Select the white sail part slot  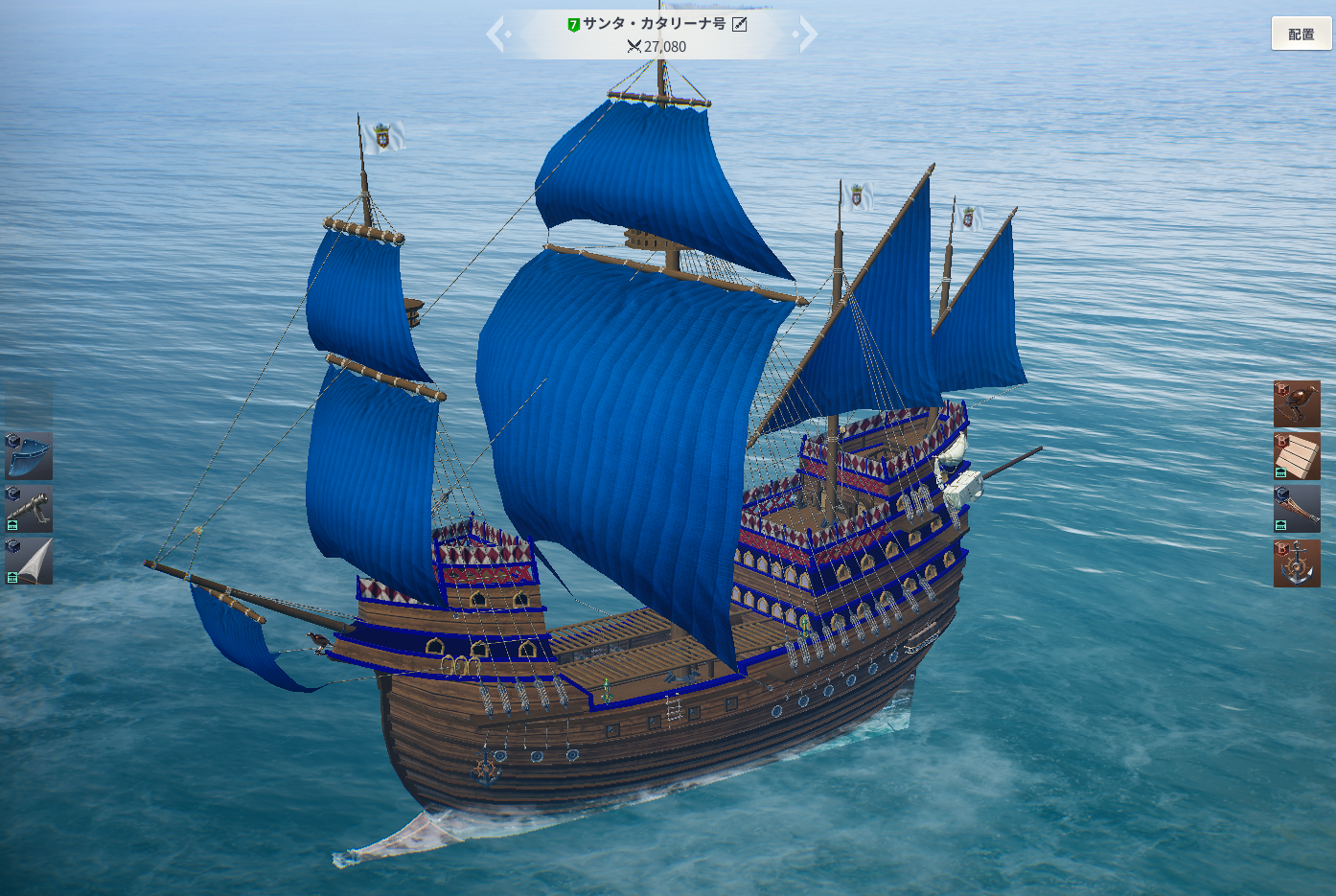click(x=29, y=561)
